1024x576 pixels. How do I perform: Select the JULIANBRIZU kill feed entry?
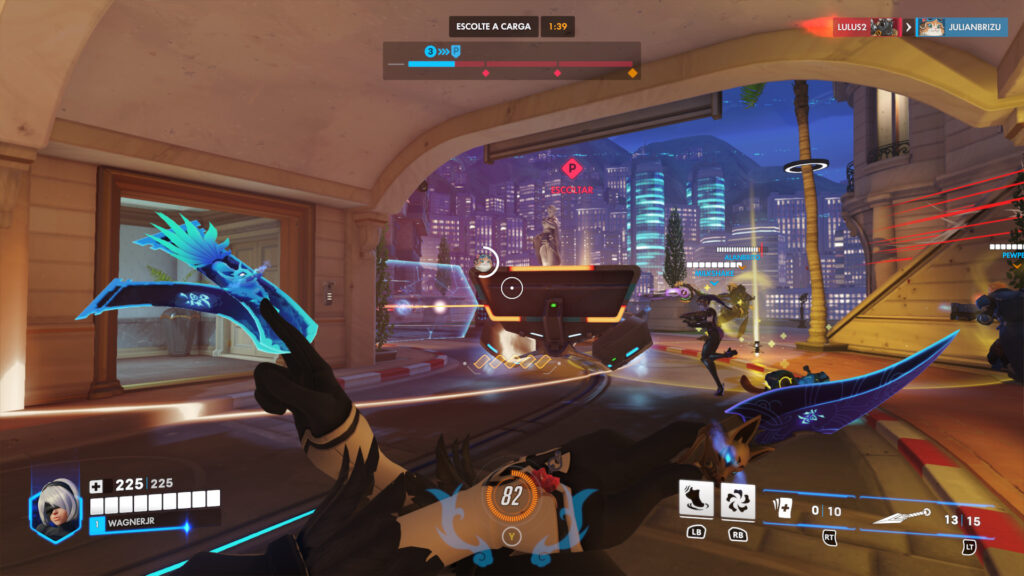[962, 27]
